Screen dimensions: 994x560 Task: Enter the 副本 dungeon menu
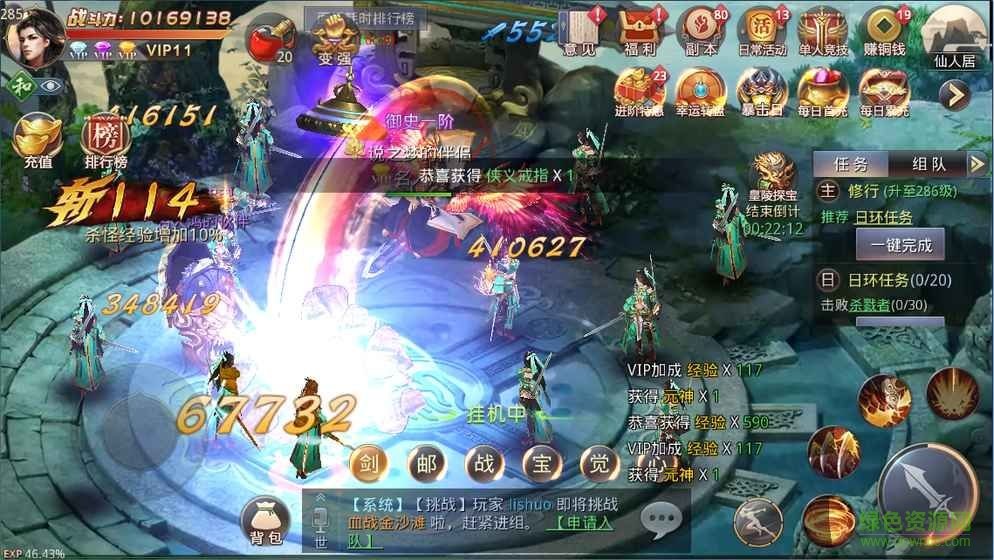701,32
